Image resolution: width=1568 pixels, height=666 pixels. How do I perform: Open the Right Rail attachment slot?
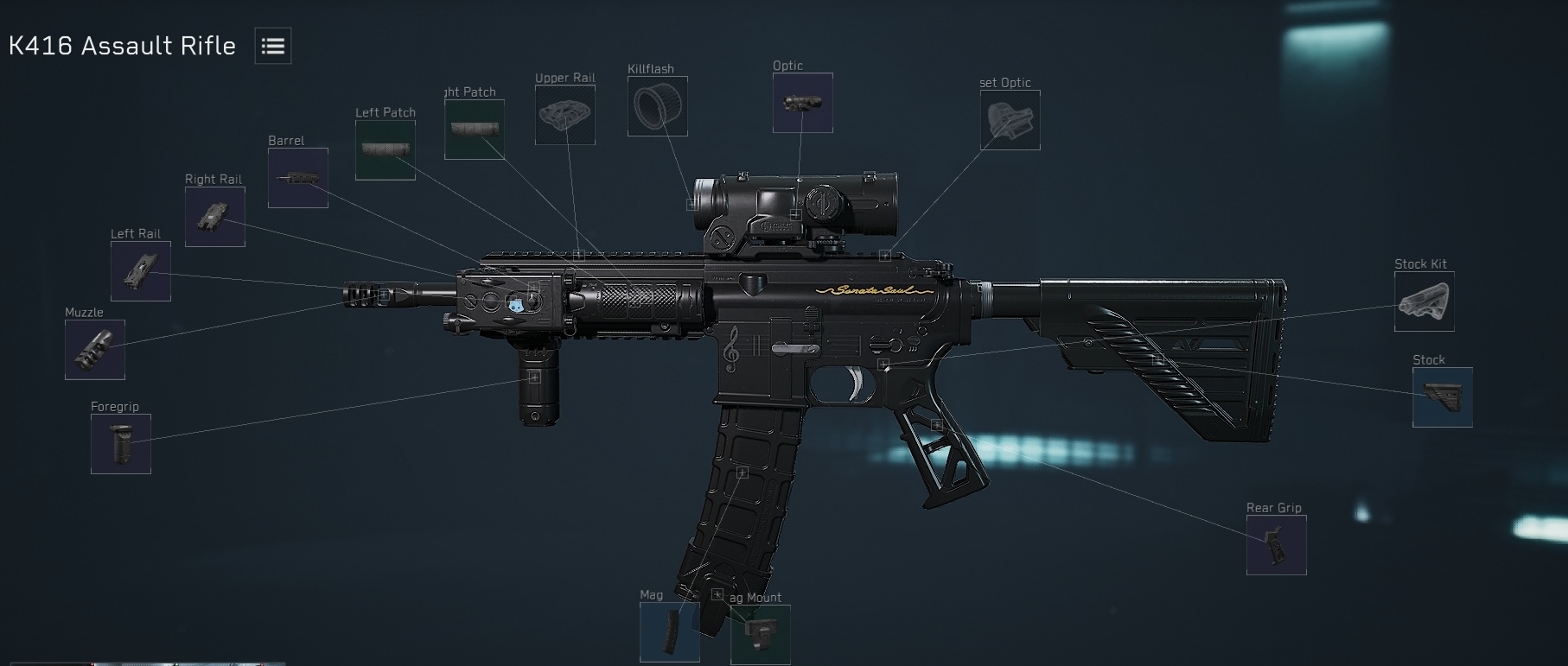pos(214,217)
